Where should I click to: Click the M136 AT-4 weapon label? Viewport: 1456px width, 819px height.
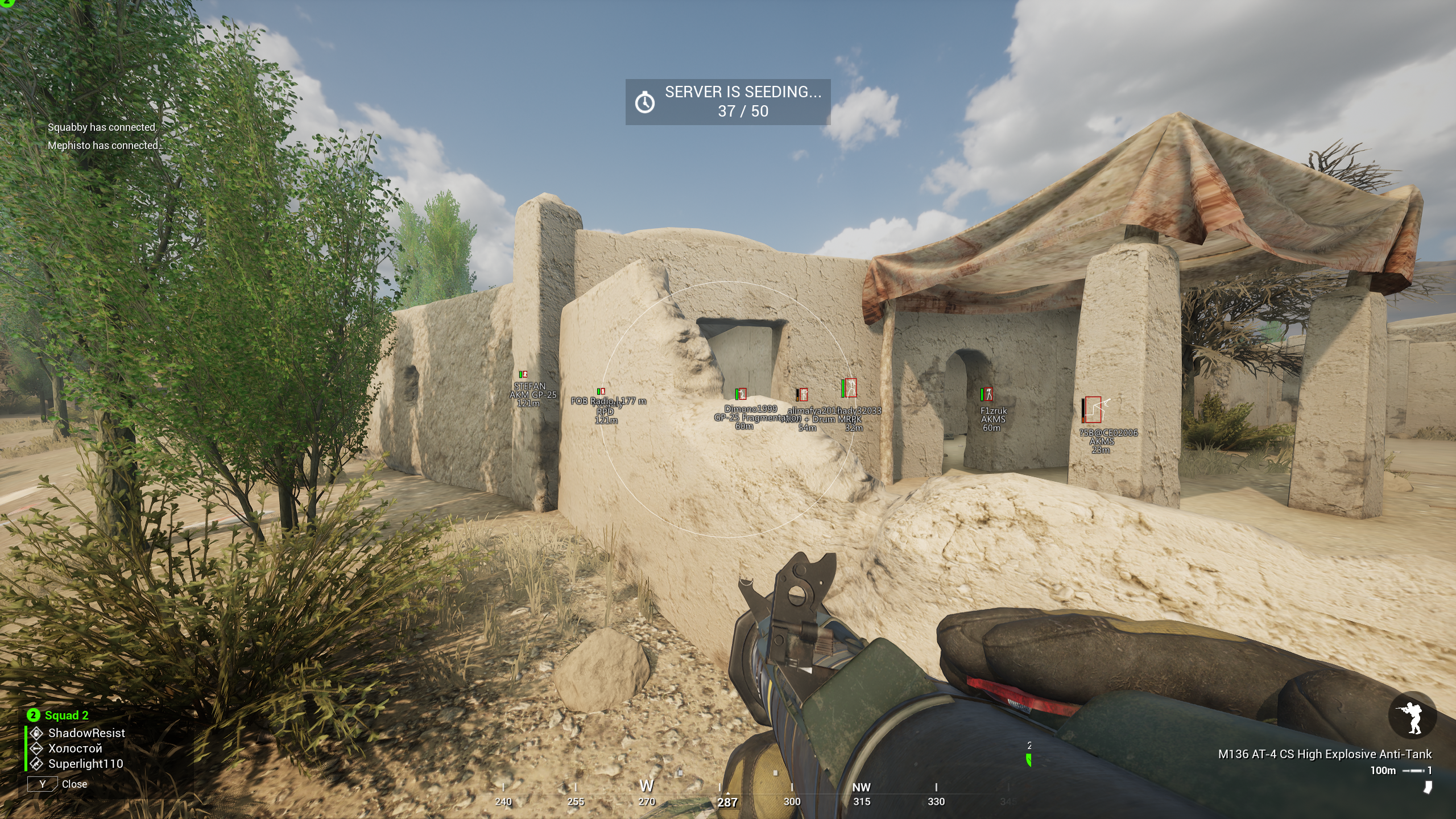[x=1325, y=754]
